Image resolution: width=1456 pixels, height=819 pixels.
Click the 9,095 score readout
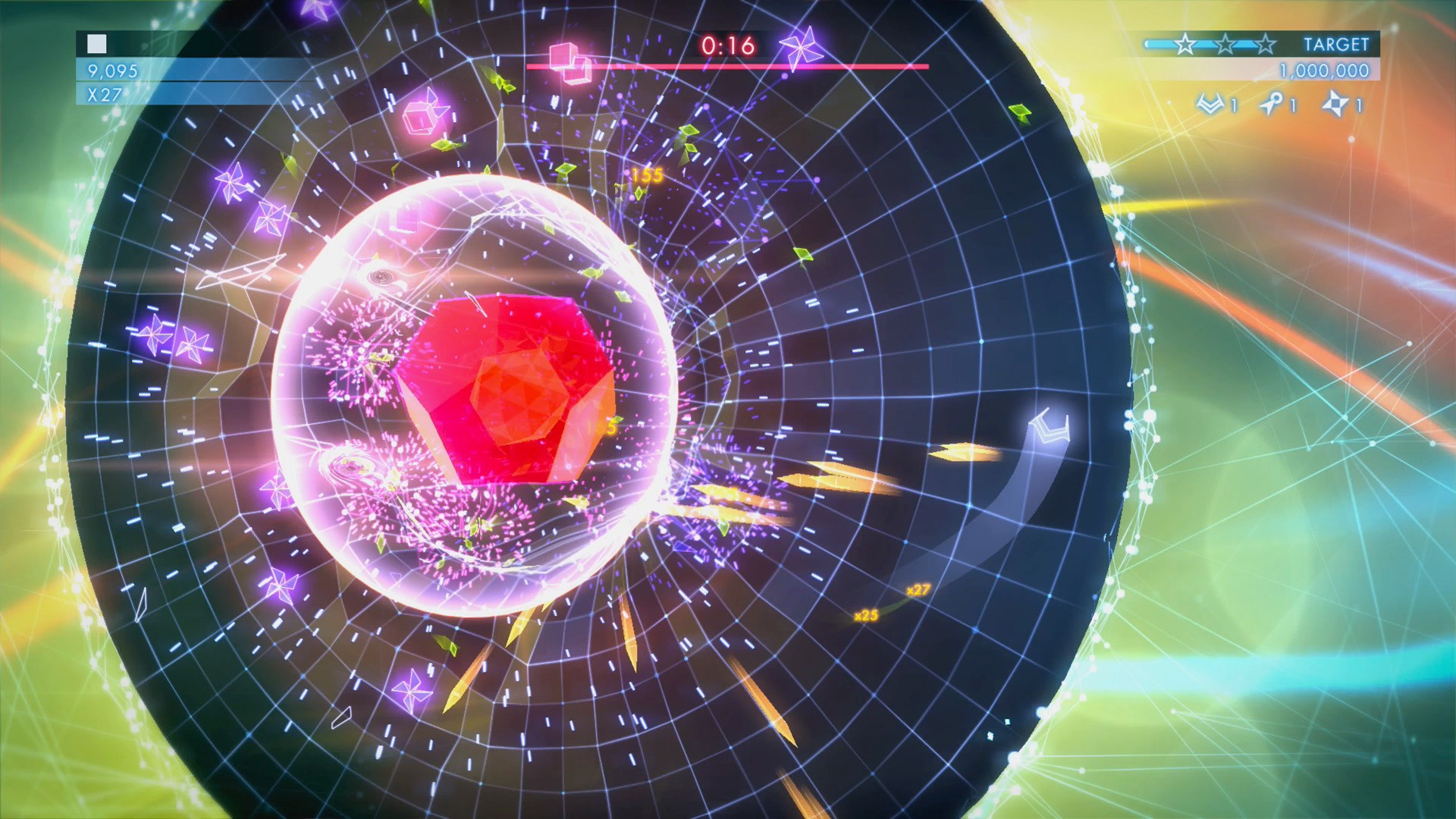[x=114, y=72]
